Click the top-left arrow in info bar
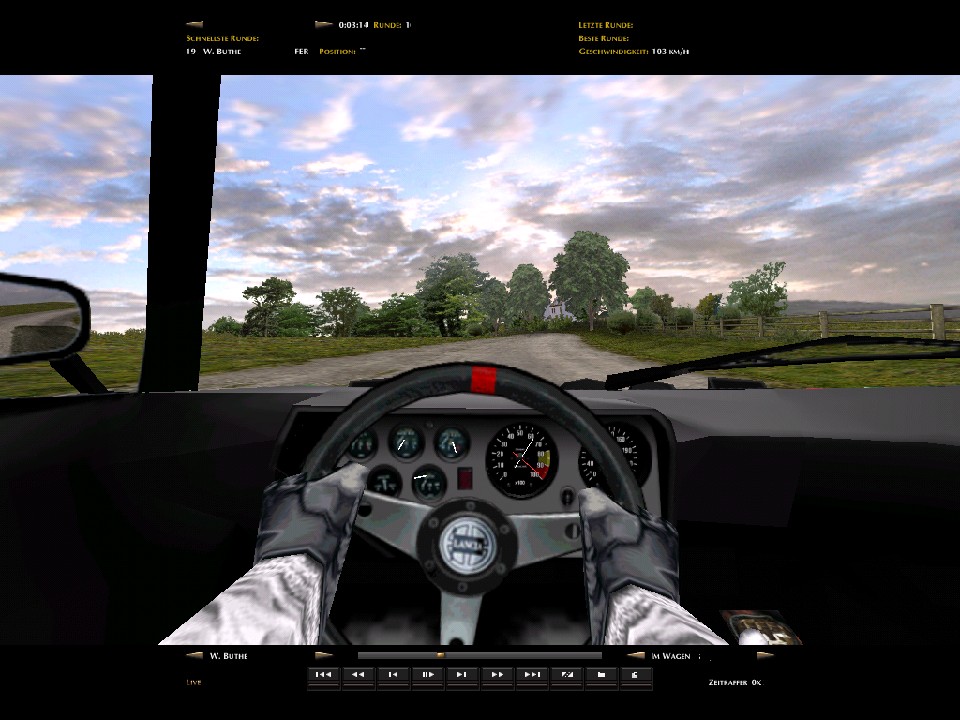This screenshot has height=720, width=960. coord(194,24)
